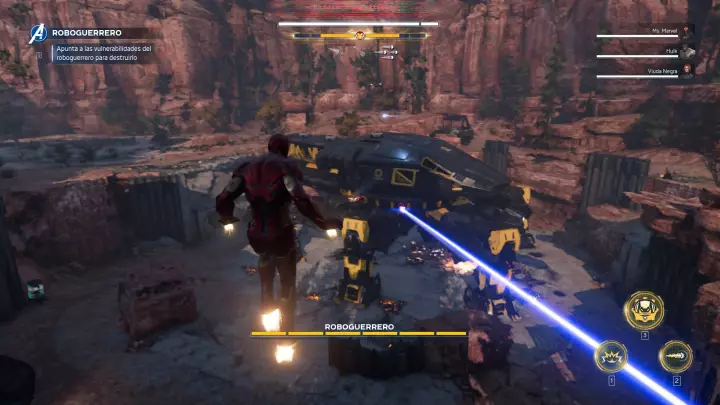Select the Ms. Marvel teammate portrait
The width and height of the screenshot is (720, 405).
687,33
